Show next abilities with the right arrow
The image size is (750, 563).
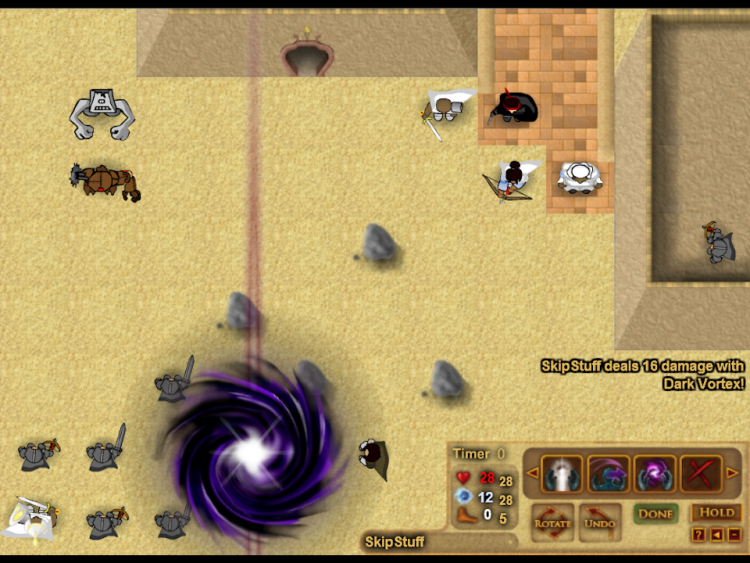tap(732, 473)
